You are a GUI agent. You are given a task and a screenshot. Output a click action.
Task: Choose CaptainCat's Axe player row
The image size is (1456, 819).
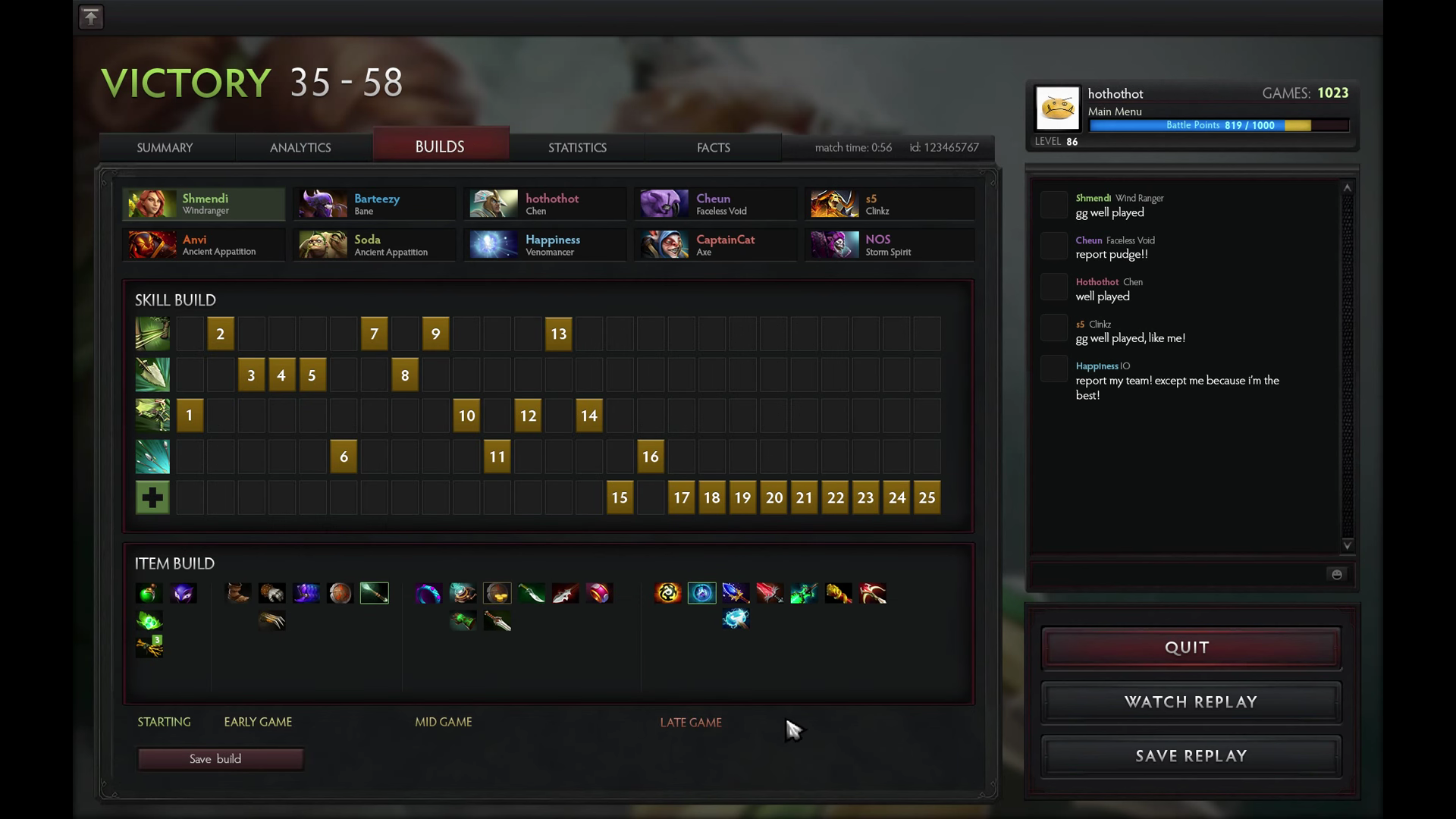(716, 245)
